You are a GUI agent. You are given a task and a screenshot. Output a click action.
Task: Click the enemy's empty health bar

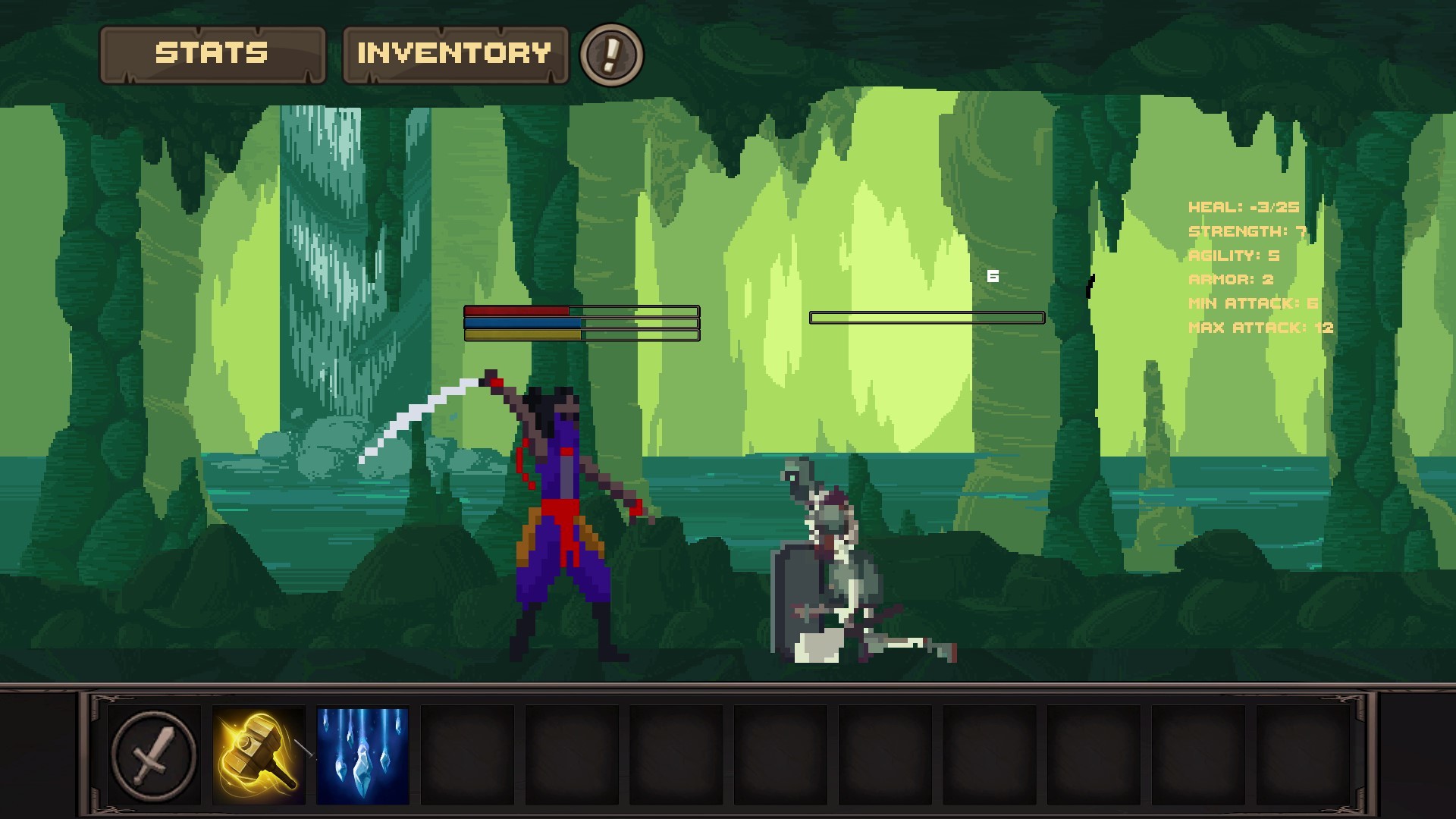point(927,316)
